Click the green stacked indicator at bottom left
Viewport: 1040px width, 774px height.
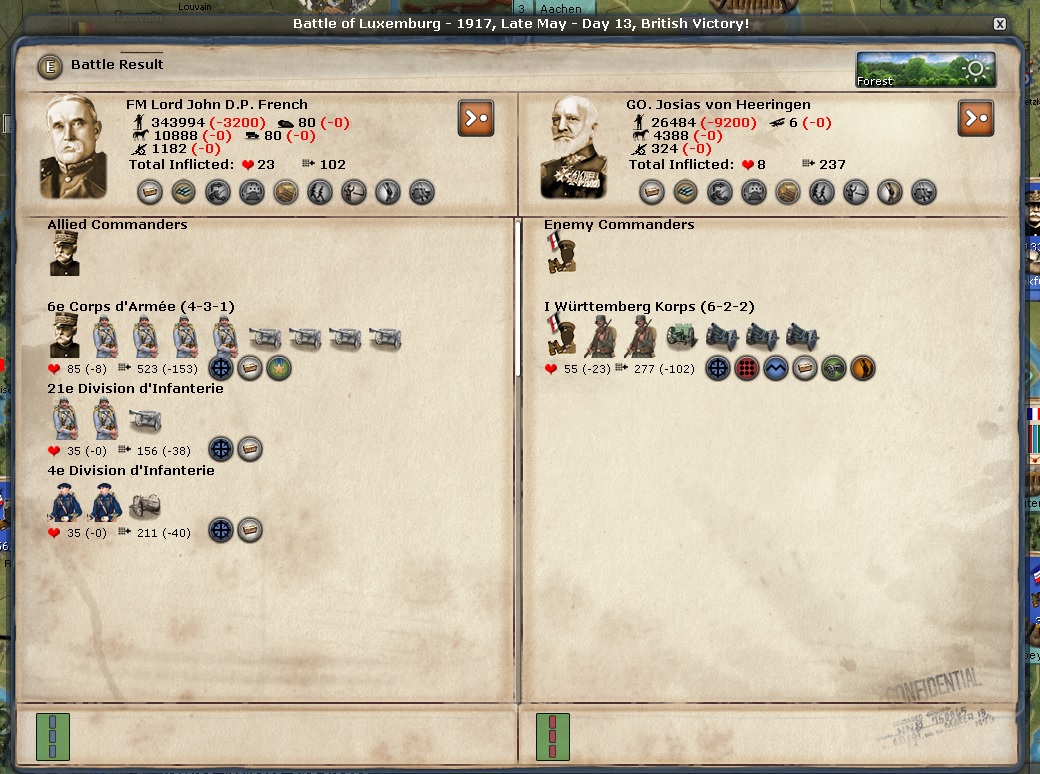tap(52, 735)
